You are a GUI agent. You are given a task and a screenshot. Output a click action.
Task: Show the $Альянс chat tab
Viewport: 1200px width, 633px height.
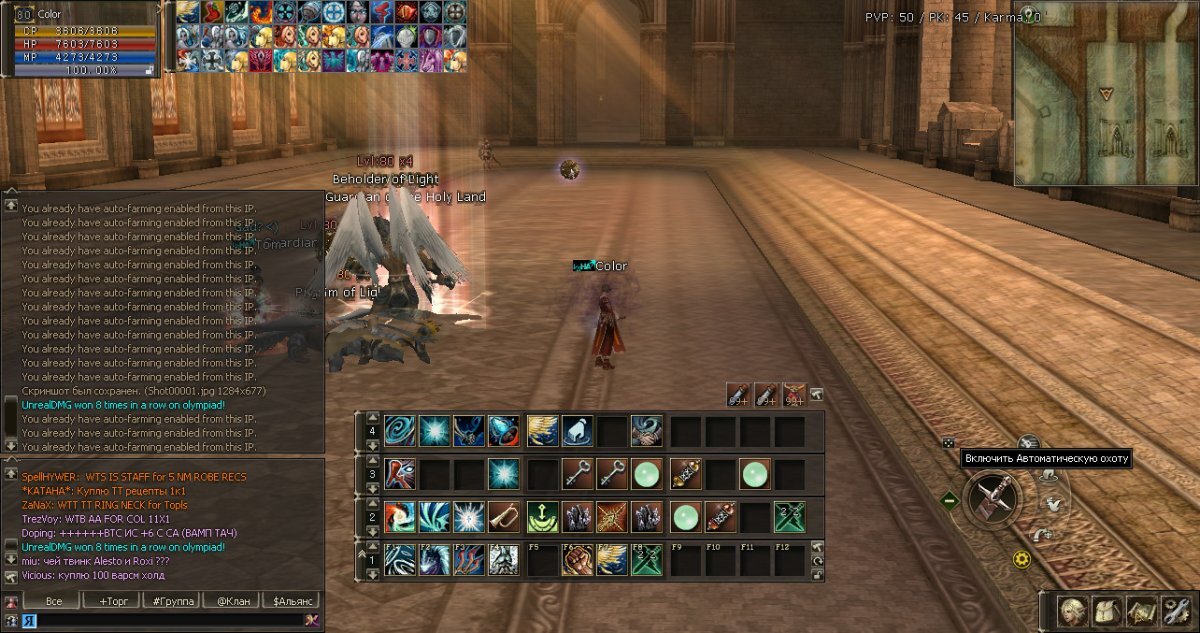click(290, 601)
